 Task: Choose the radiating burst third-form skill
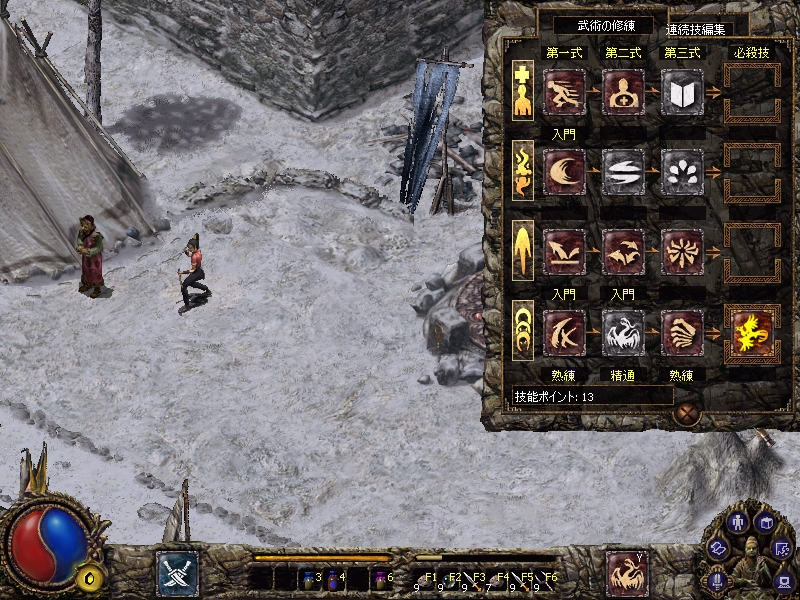683,252
